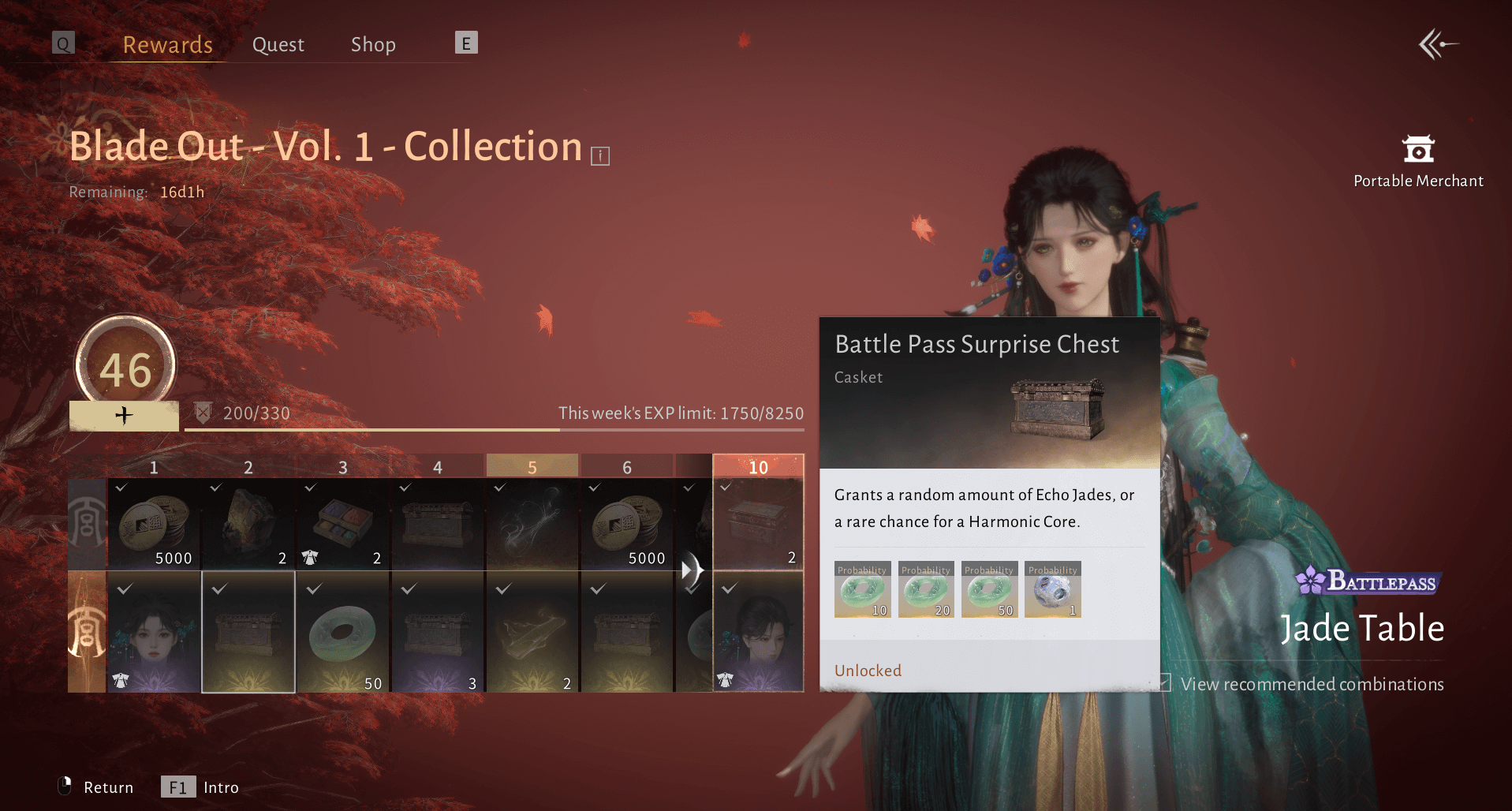This screenshot has height=811, width=1512.
Task: Select the highlighted level 2 premium chest
Action: [x=248, y=632]
